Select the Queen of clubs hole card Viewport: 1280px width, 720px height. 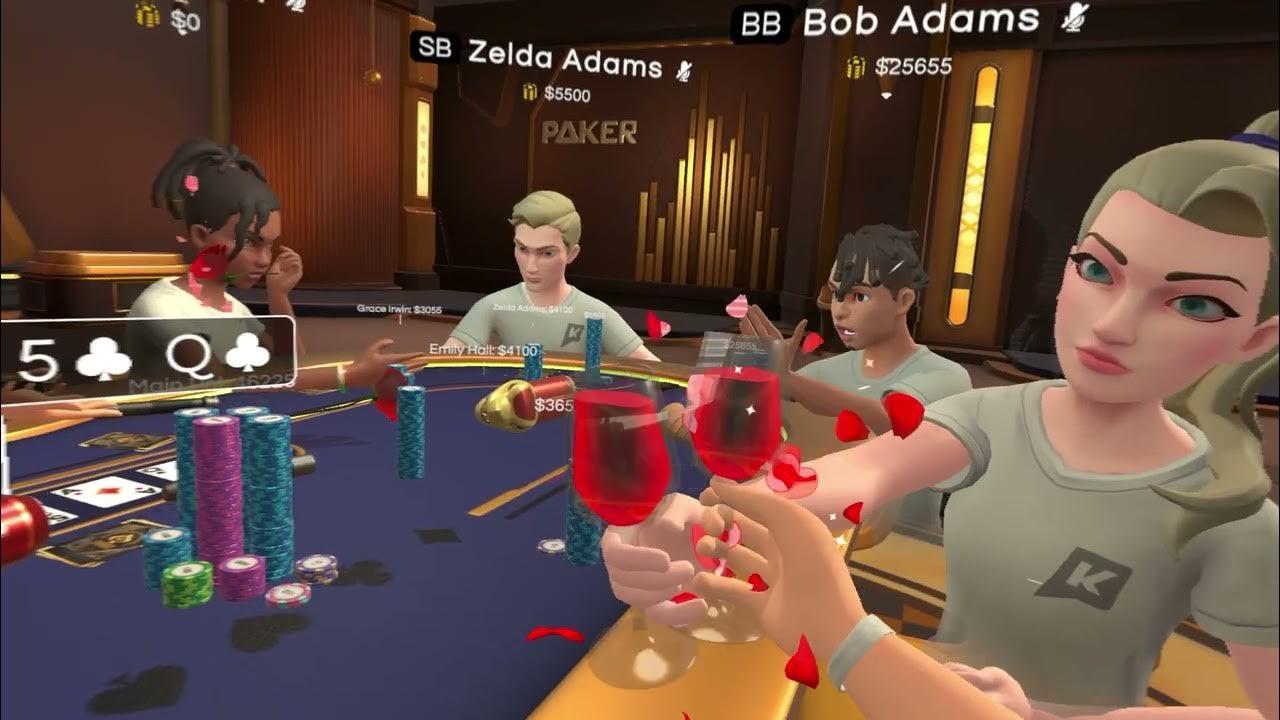click(217, 357)
